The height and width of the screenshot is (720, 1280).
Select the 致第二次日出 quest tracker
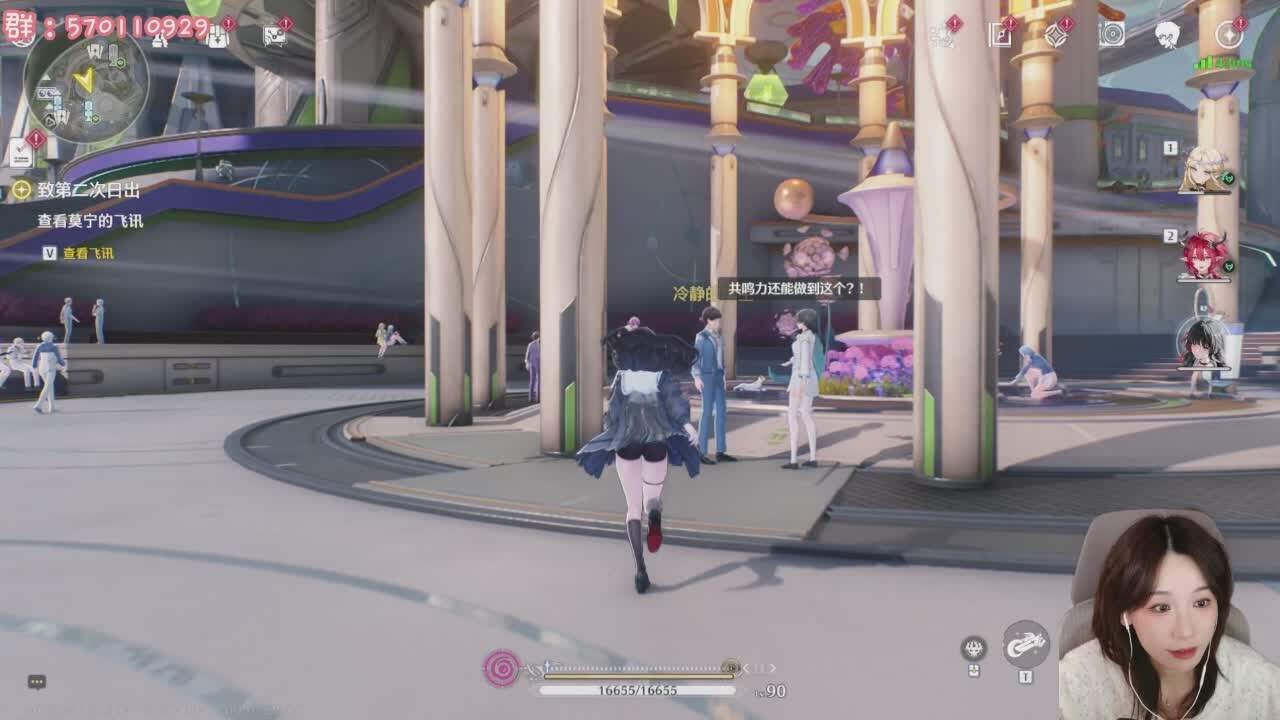88,190
